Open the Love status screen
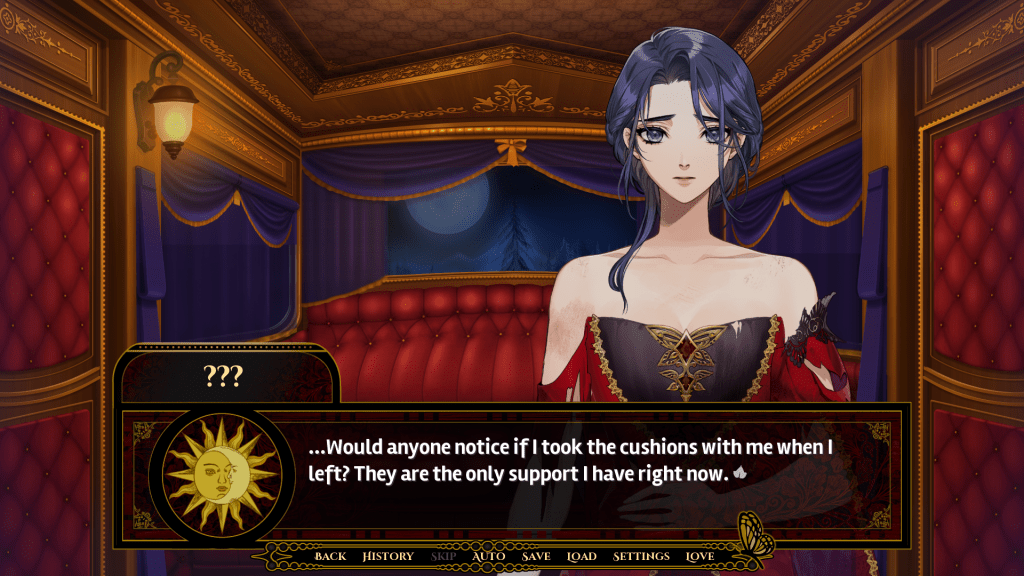1024x576 pixels. pyautogui.click(x=700, y=556)
